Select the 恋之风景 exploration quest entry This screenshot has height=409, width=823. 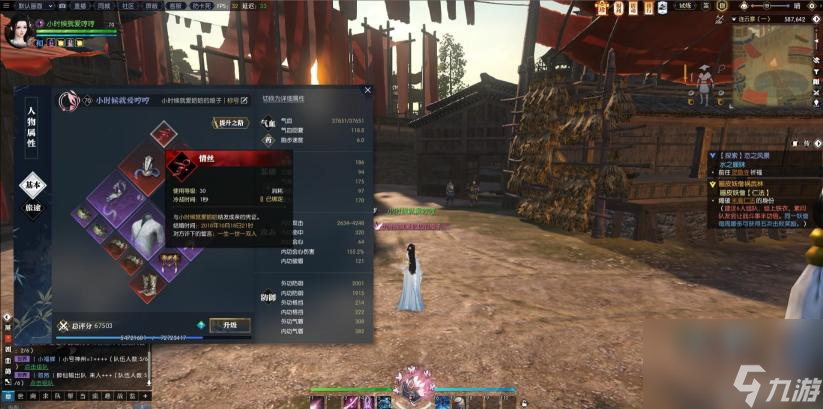743,156
